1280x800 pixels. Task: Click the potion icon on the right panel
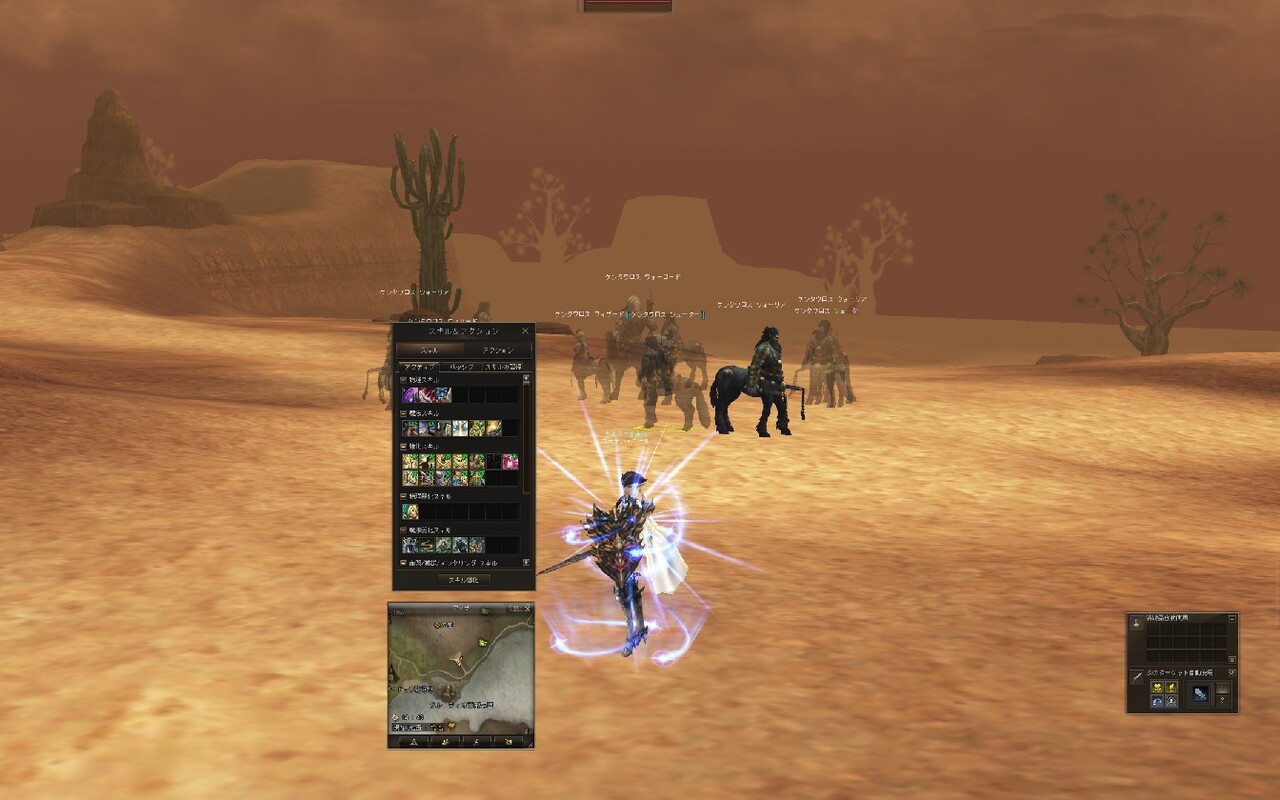1136,626
